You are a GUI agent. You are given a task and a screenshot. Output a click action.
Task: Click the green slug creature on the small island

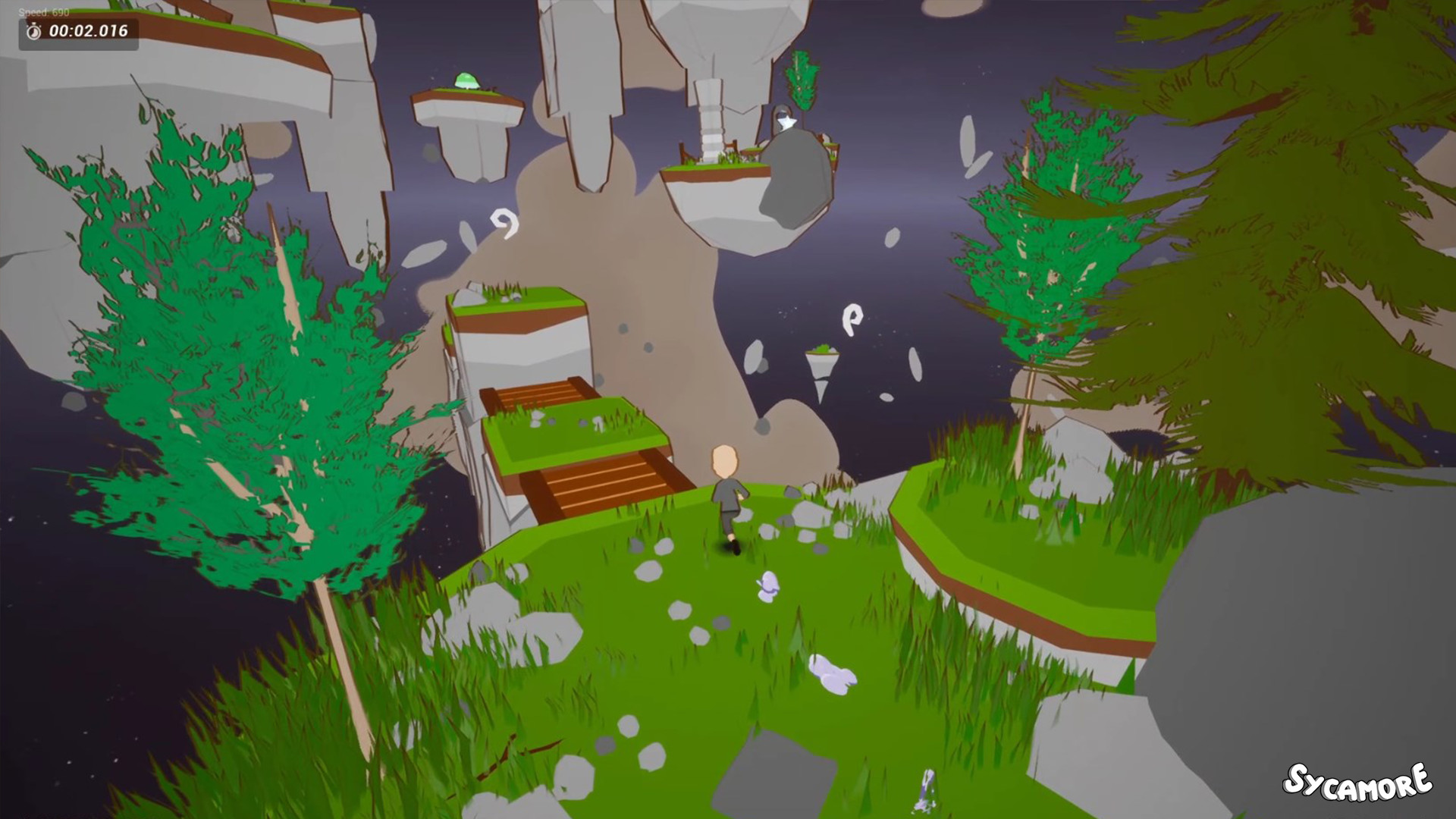[466, 80]
